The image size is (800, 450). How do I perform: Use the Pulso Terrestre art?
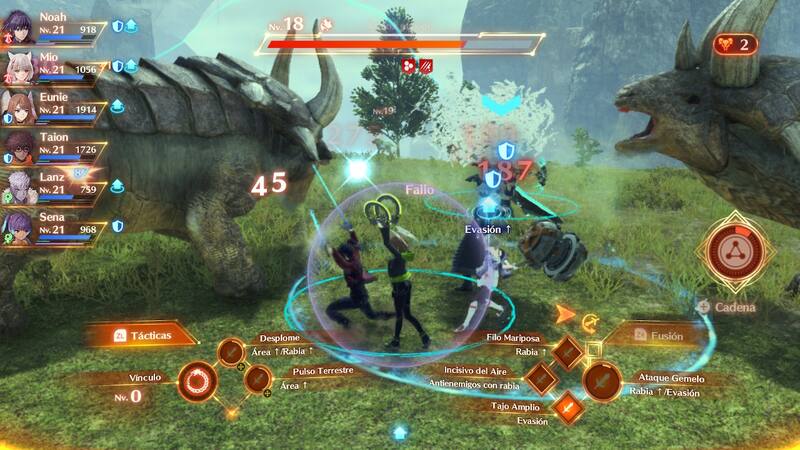tap(257, 379)
